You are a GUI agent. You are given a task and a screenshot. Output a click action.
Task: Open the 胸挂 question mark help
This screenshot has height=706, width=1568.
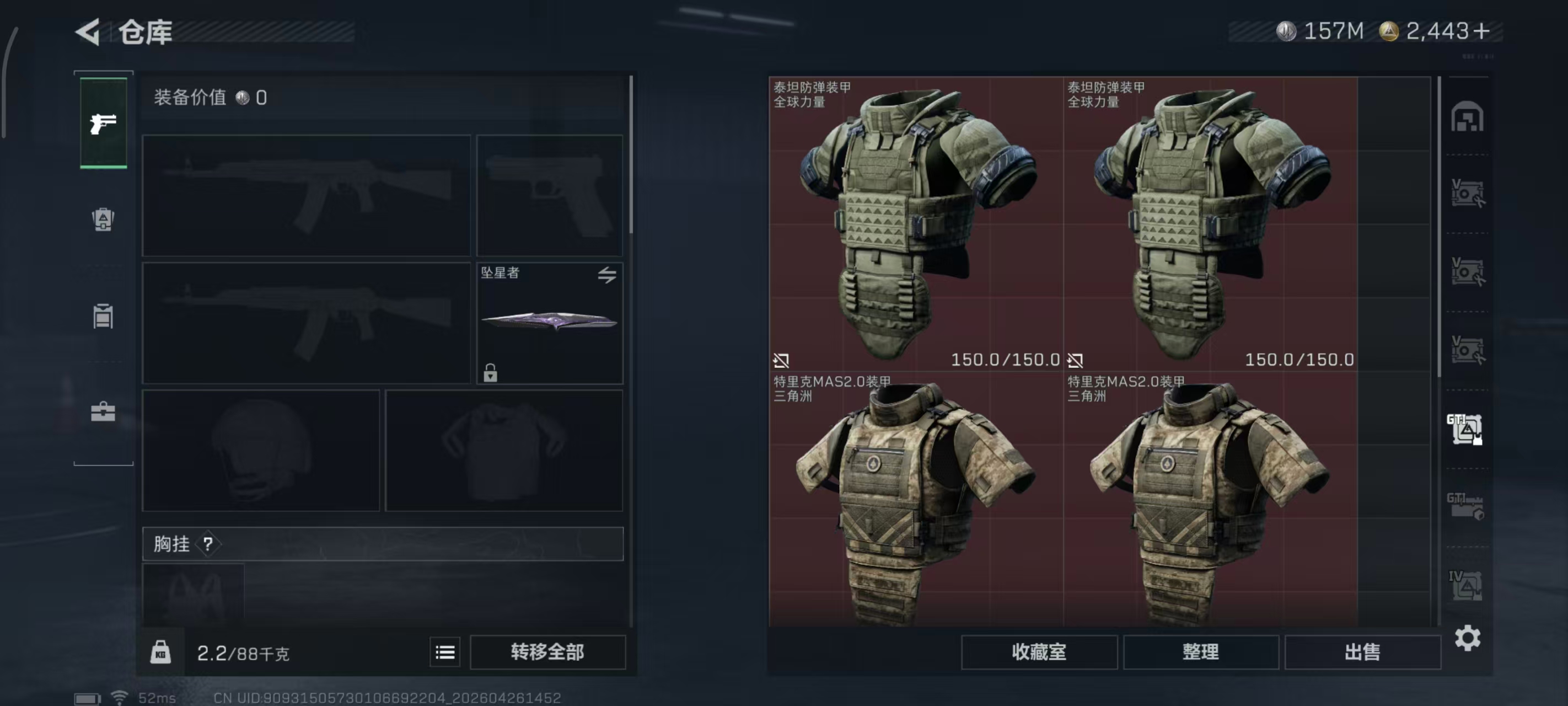point(210,543)
